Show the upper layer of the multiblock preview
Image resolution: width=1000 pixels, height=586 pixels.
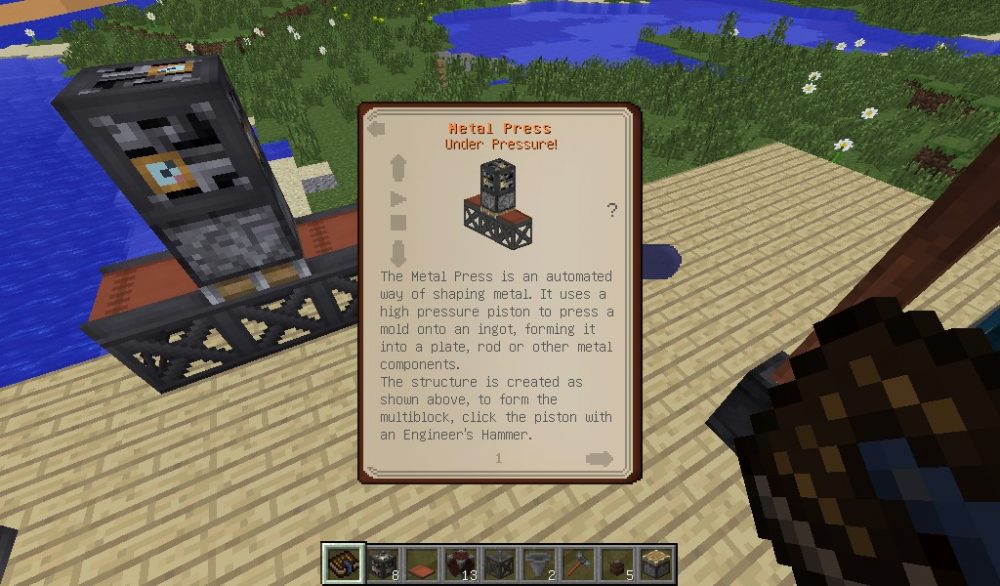tap(398, 166)
